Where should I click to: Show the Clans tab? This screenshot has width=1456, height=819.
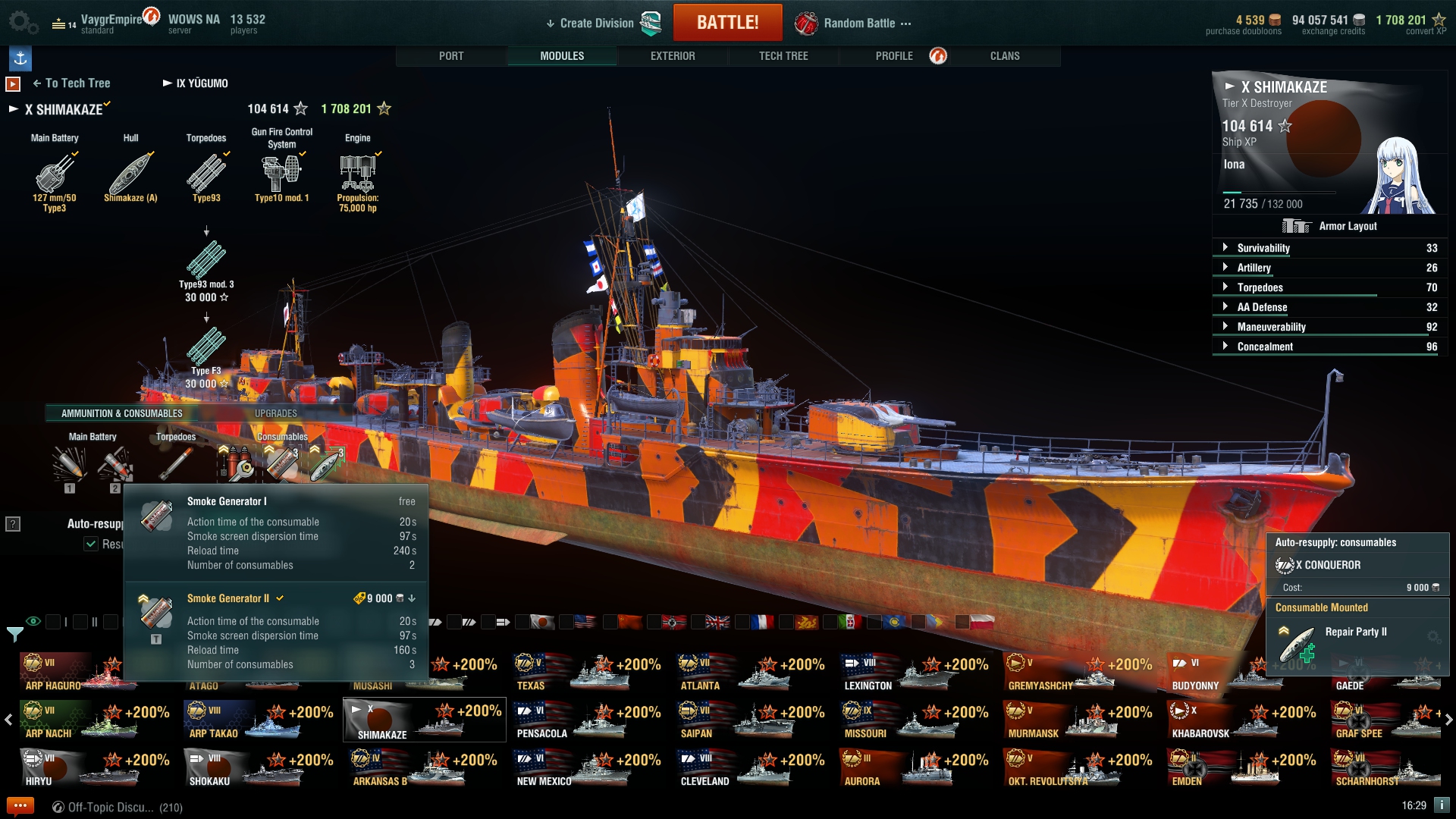click(1005, 56)
